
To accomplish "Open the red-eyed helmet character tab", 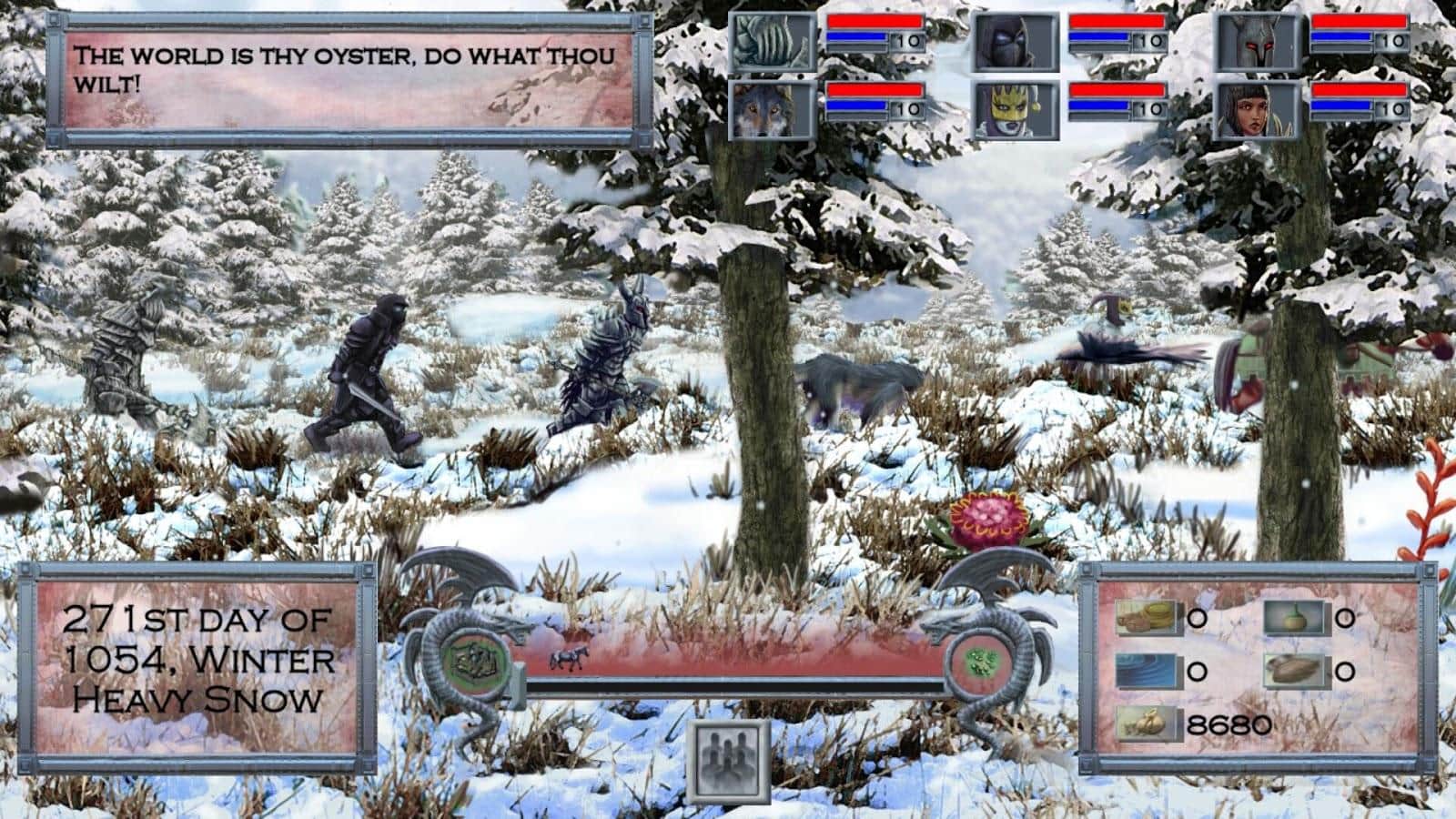I will pos(1259,40).
